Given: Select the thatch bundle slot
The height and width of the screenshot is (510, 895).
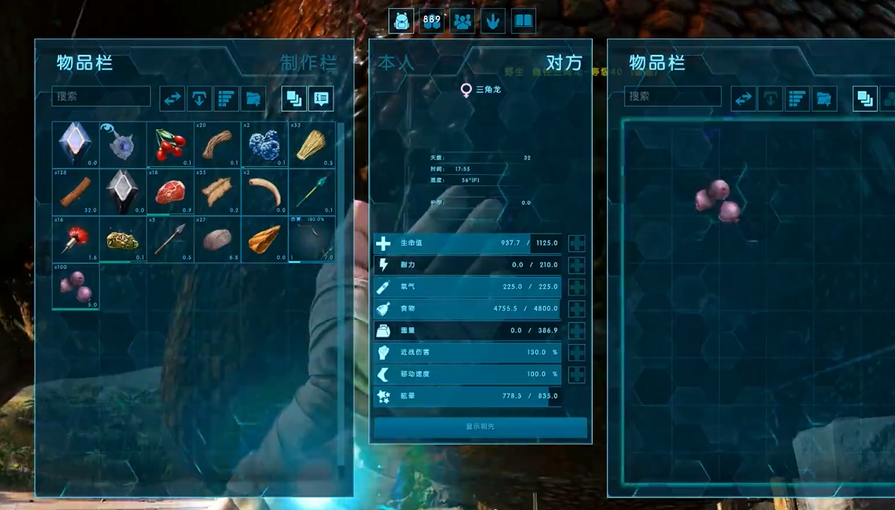Looking at the screenshot, I should (x=311, y=145).
